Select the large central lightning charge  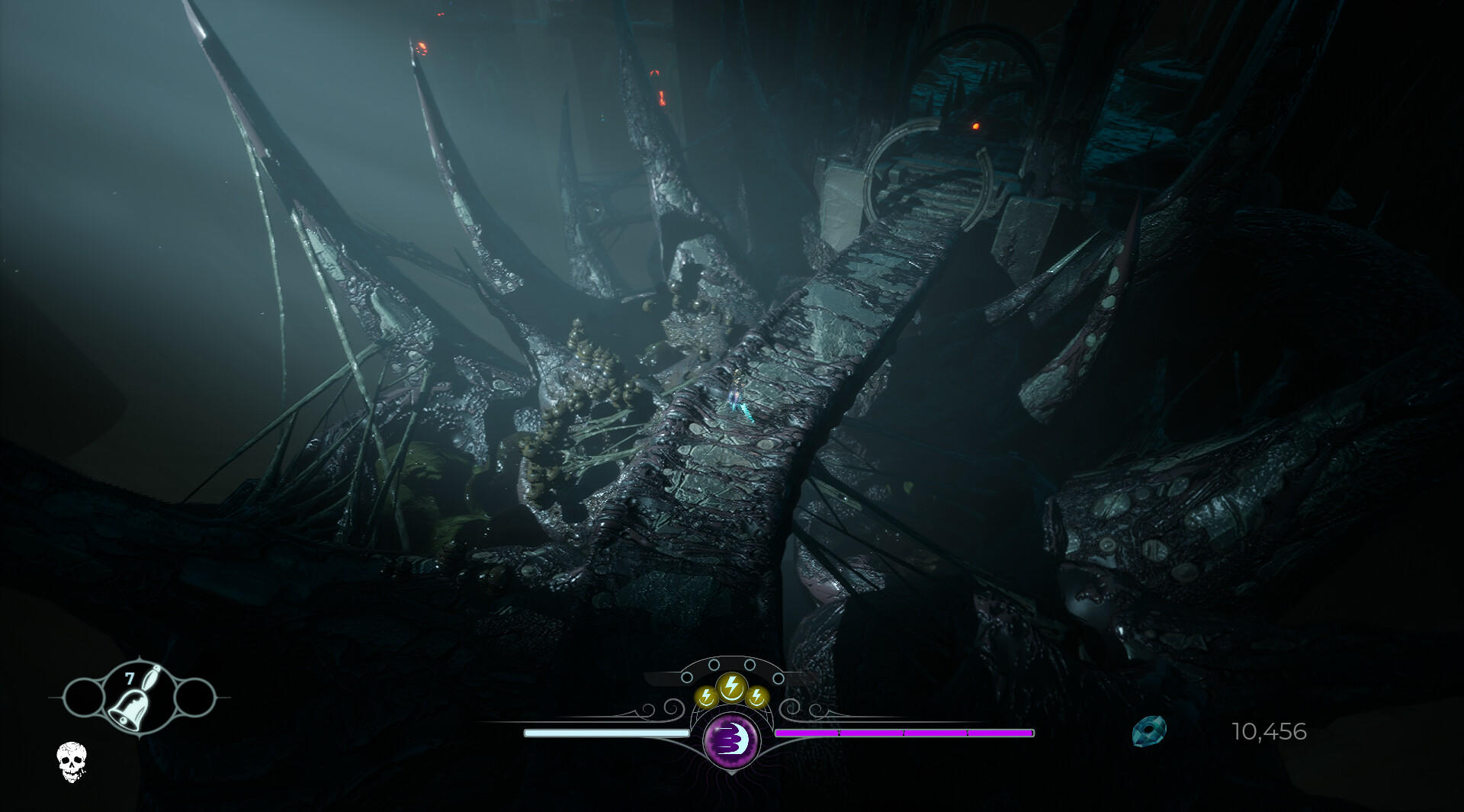[x=731, y=688]
